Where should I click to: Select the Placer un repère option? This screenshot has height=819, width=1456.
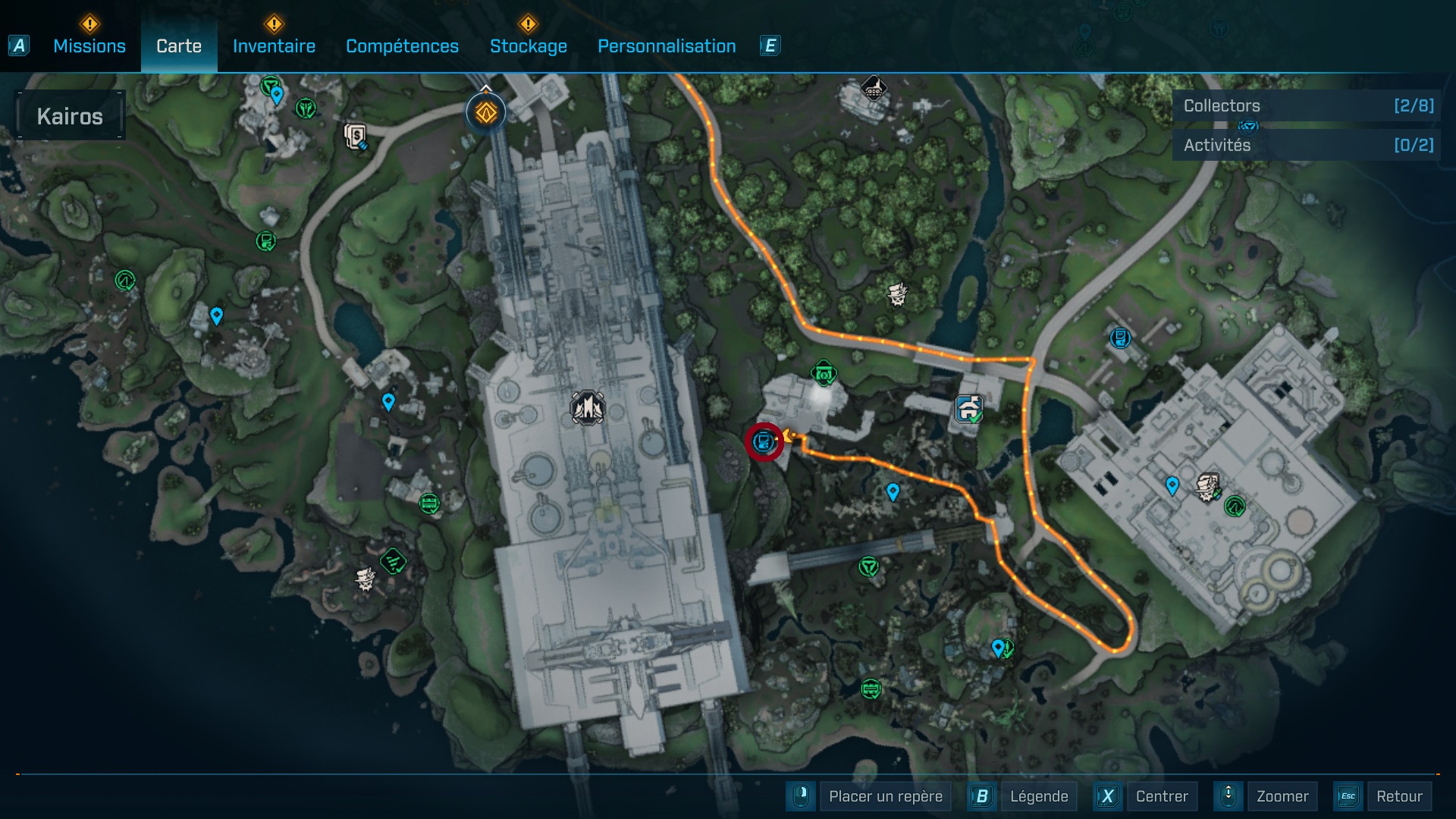(885, 796)
